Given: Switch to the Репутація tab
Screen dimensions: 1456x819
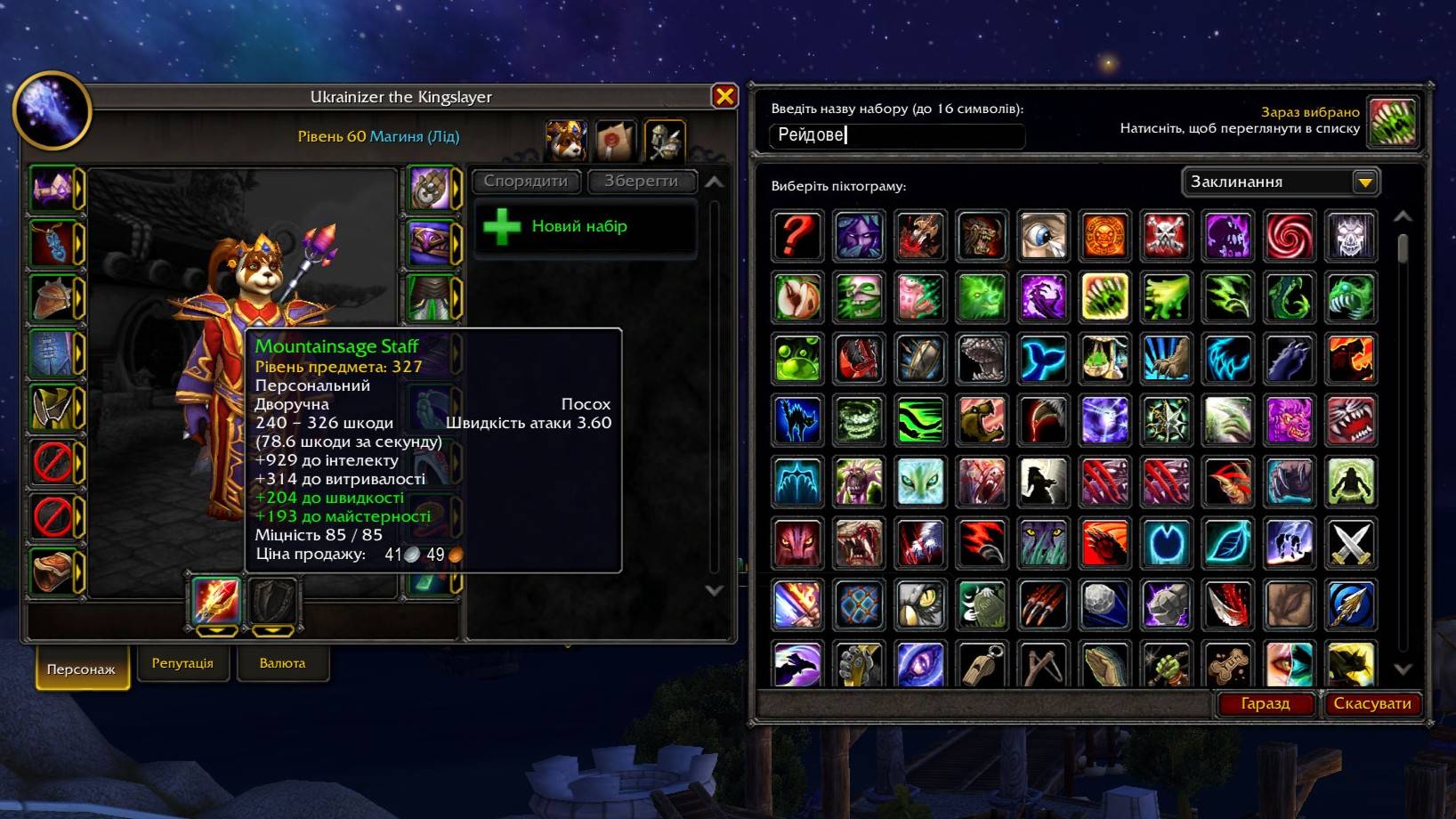Looking at the screenshot, I should point(183,662).
